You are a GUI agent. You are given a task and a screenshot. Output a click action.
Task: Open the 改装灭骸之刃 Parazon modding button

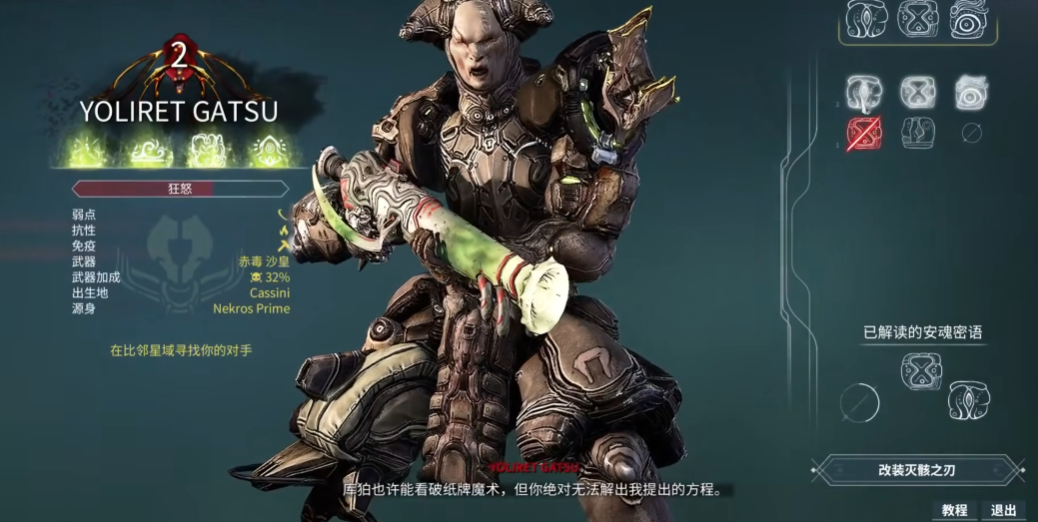tap(917, 469)
